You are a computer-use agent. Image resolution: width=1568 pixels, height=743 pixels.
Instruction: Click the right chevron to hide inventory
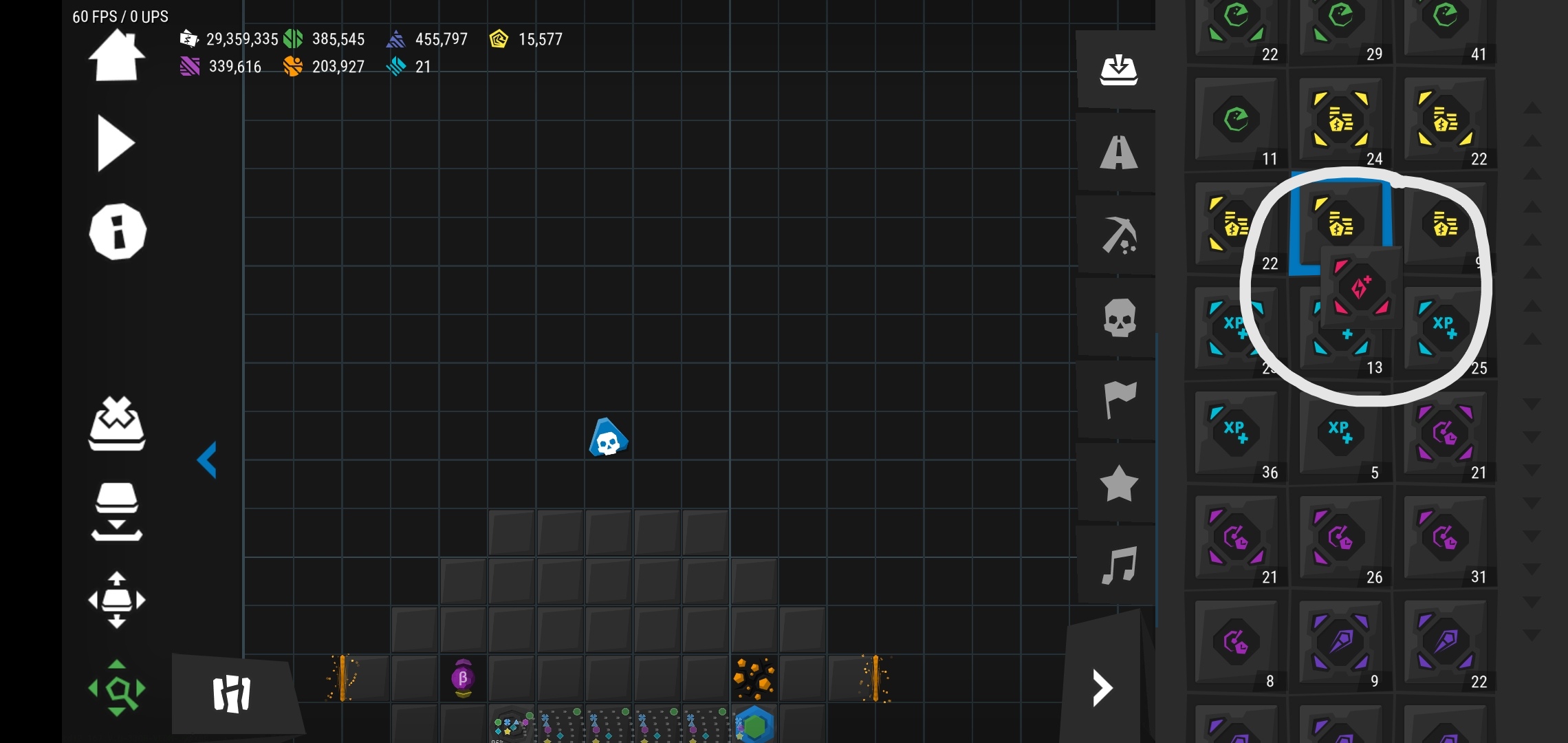pyautogui.click(x=1102, y=688)
